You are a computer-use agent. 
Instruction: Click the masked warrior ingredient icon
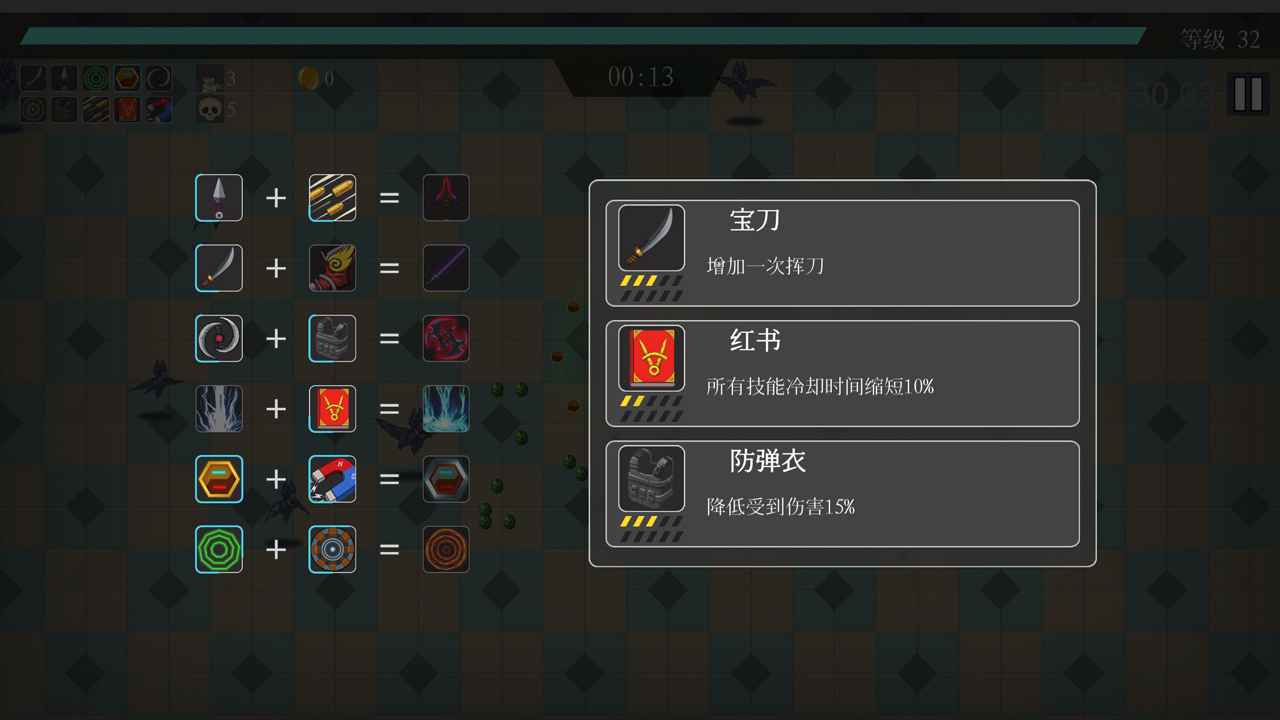tap(332, 268)
